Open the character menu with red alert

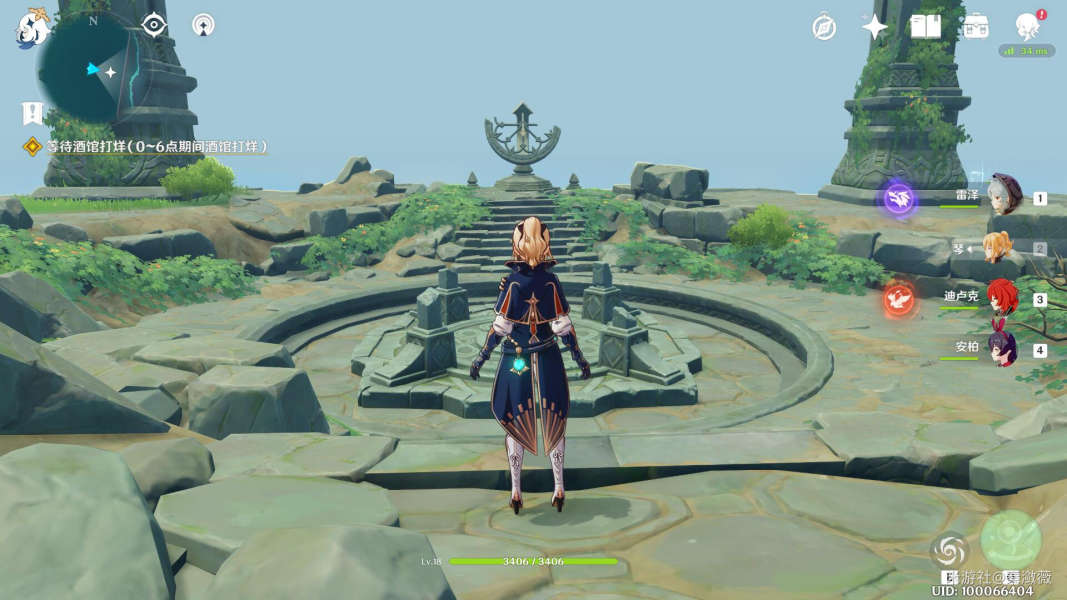[x=1027, y=27]
